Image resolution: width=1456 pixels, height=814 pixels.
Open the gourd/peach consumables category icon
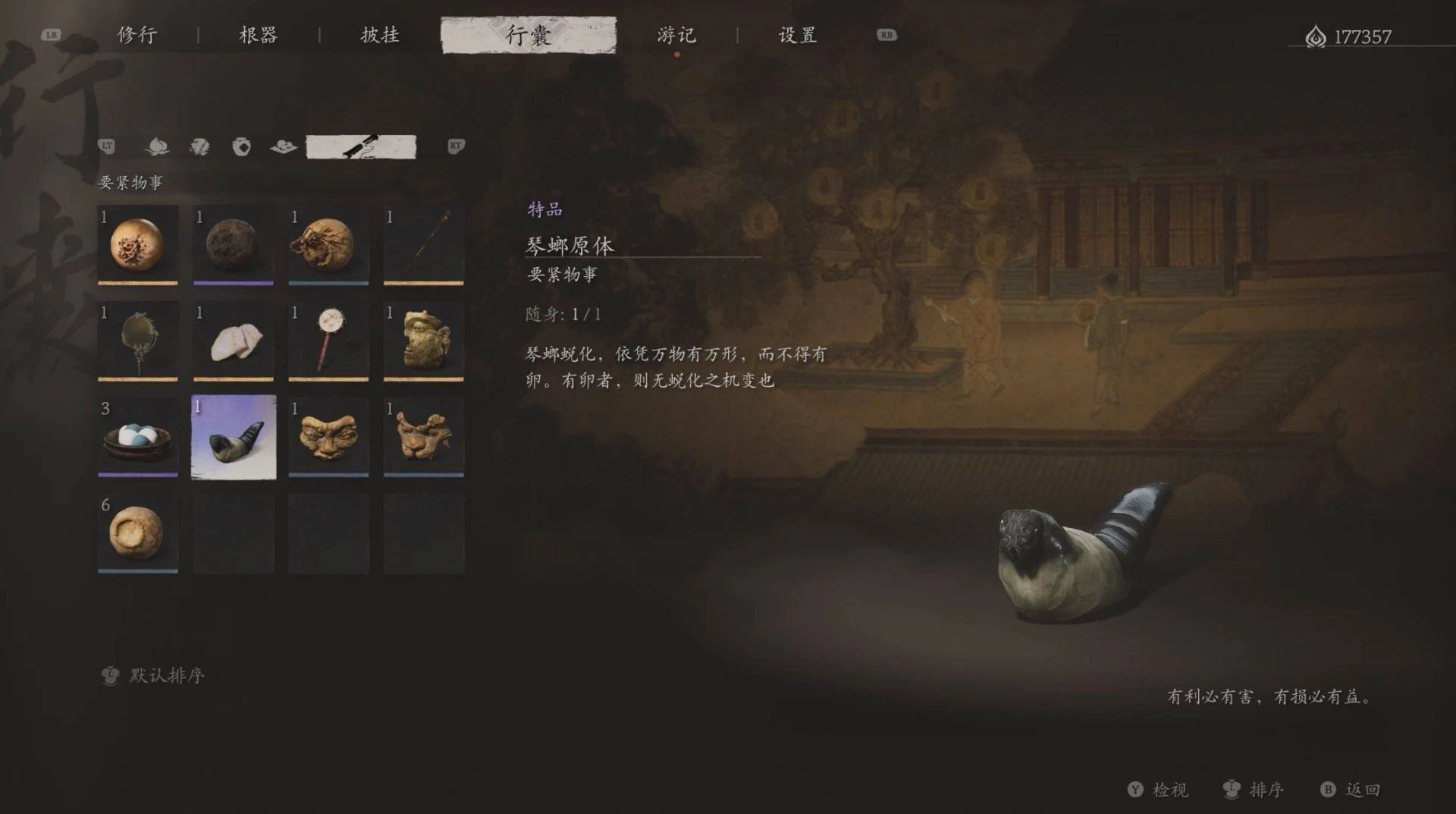[156, 146]
